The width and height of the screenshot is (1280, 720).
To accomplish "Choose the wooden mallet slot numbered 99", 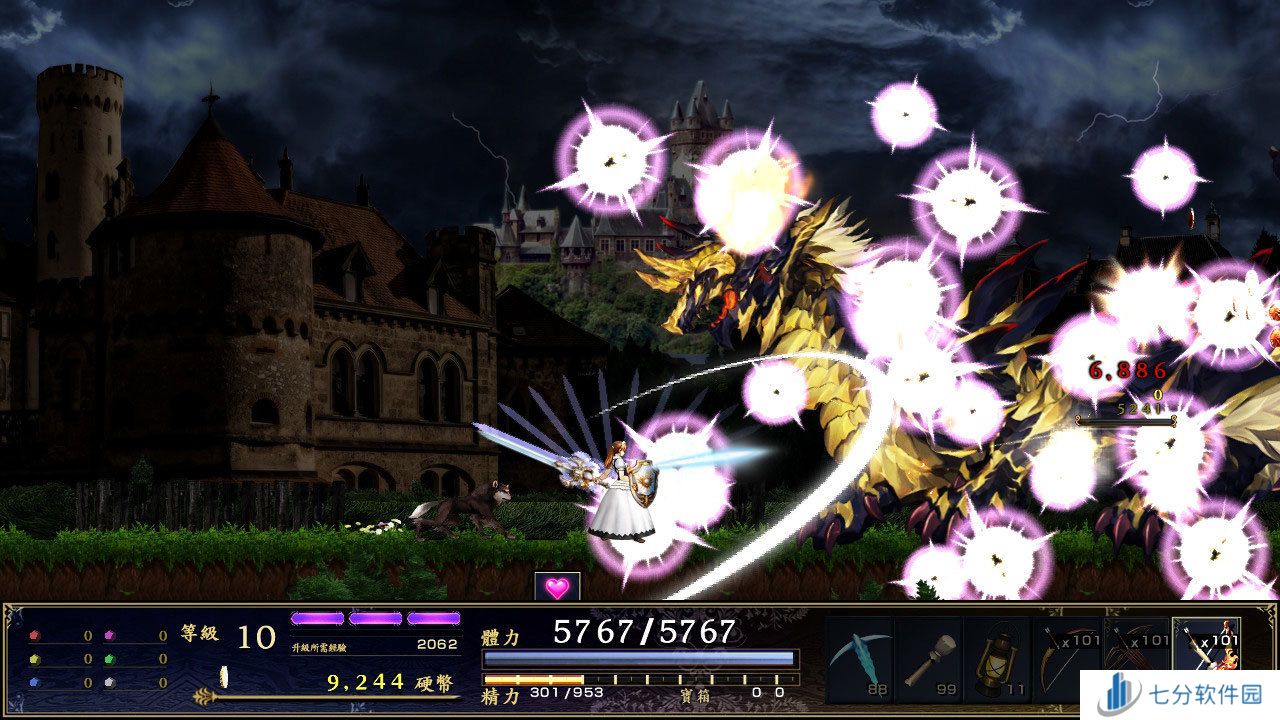I will pyautogui.click(x=929, y=659).
